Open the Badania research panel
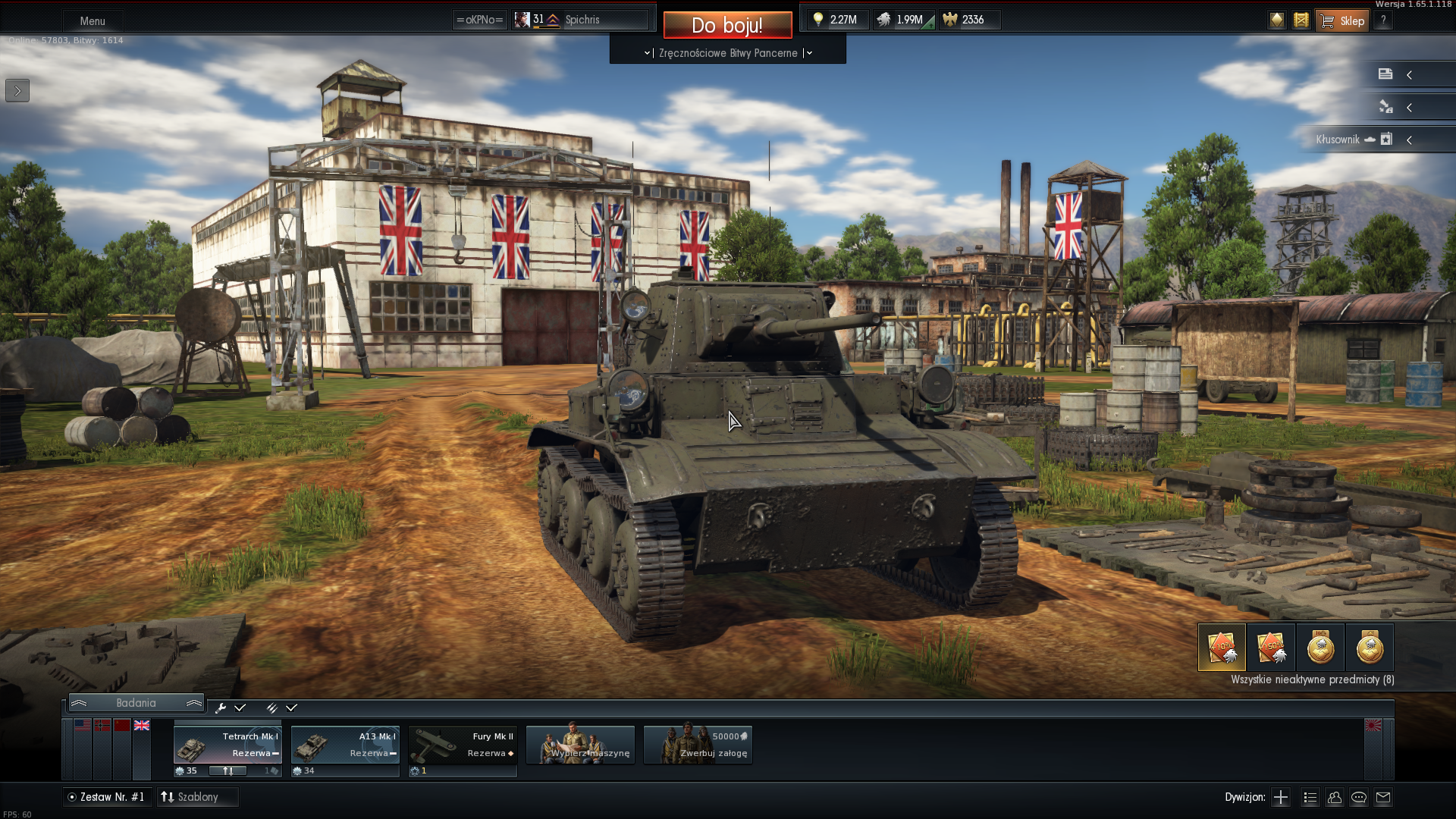1456x819 pixels. (136, 703)
